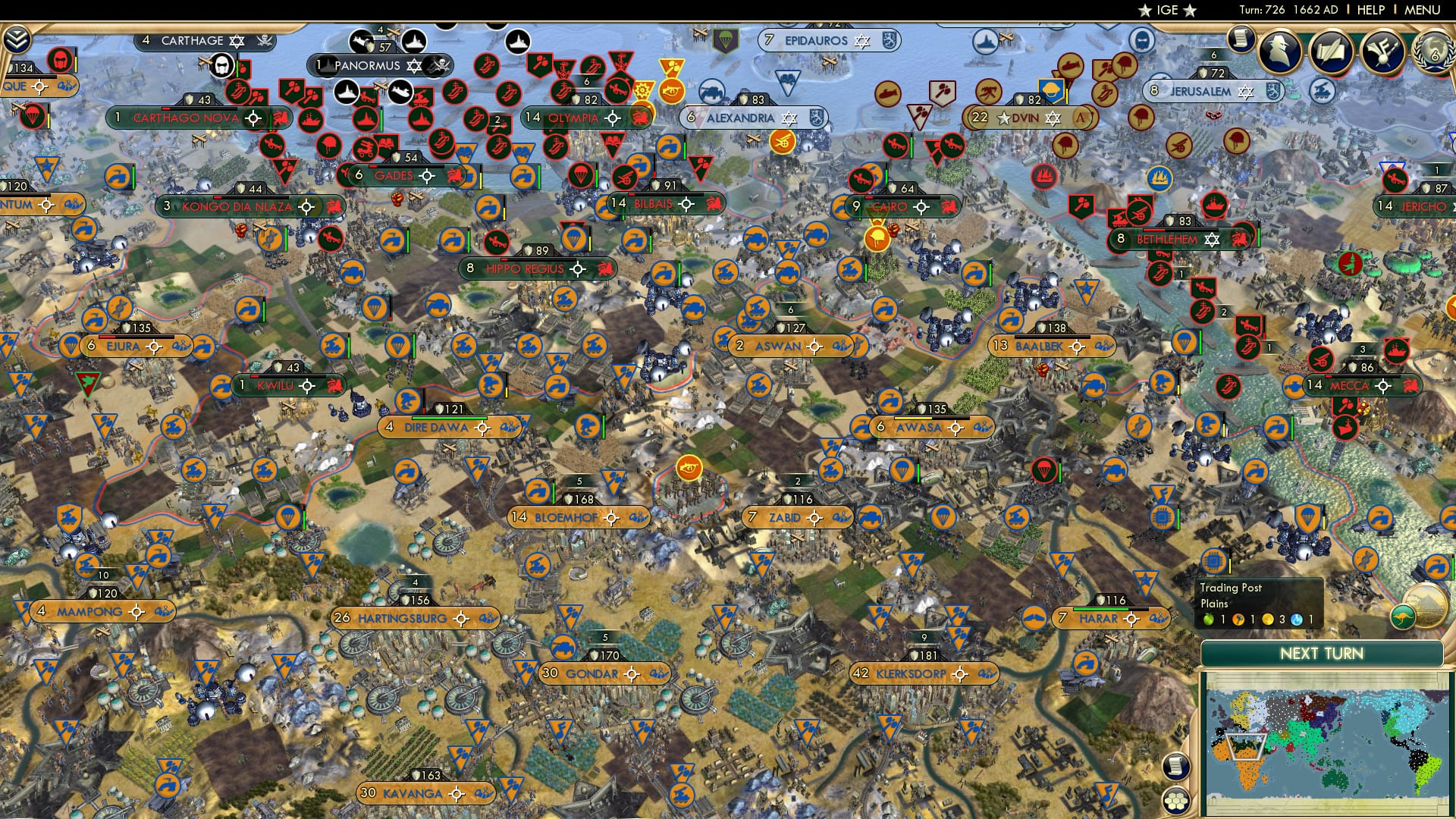The height and width of the screenshot is (819, 1456).
Task: Click the hexagon stack icon near the minimap
Action: [x=1175, y=802]
